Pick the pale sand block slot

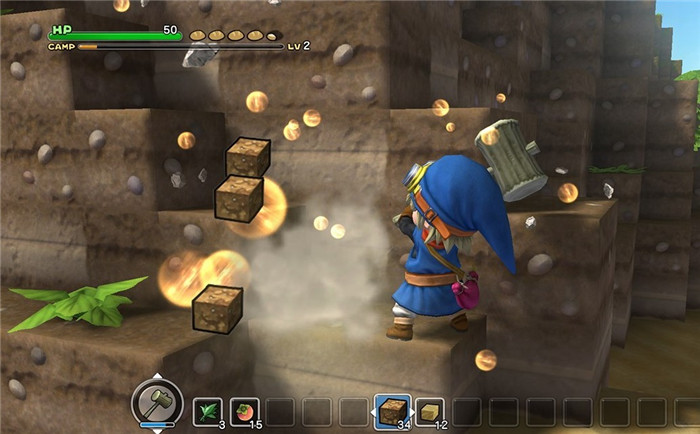coord(431,411)
